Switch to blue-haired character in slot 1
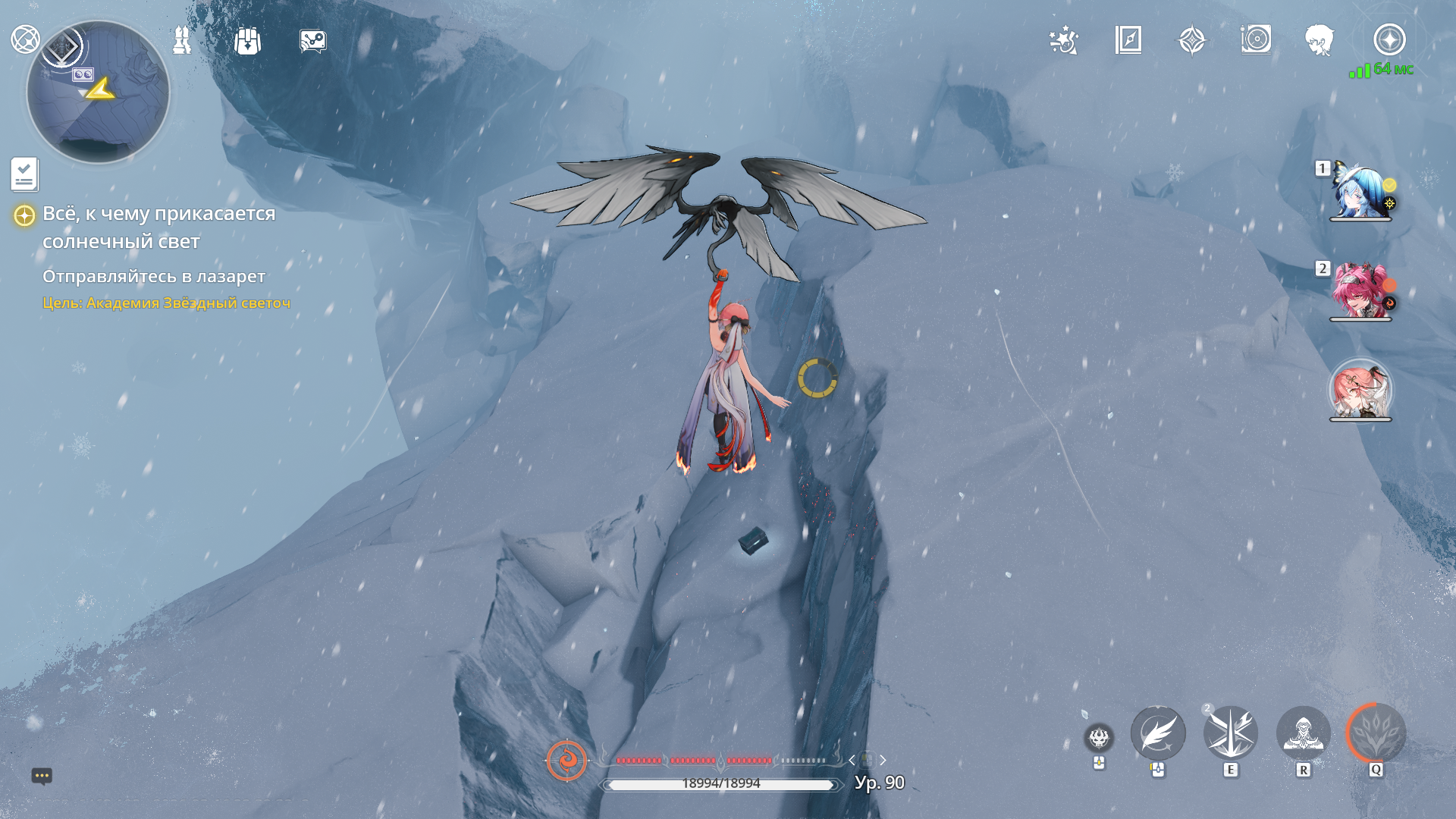This screenshot has height=819, width=1456. tap(1360, 191)
